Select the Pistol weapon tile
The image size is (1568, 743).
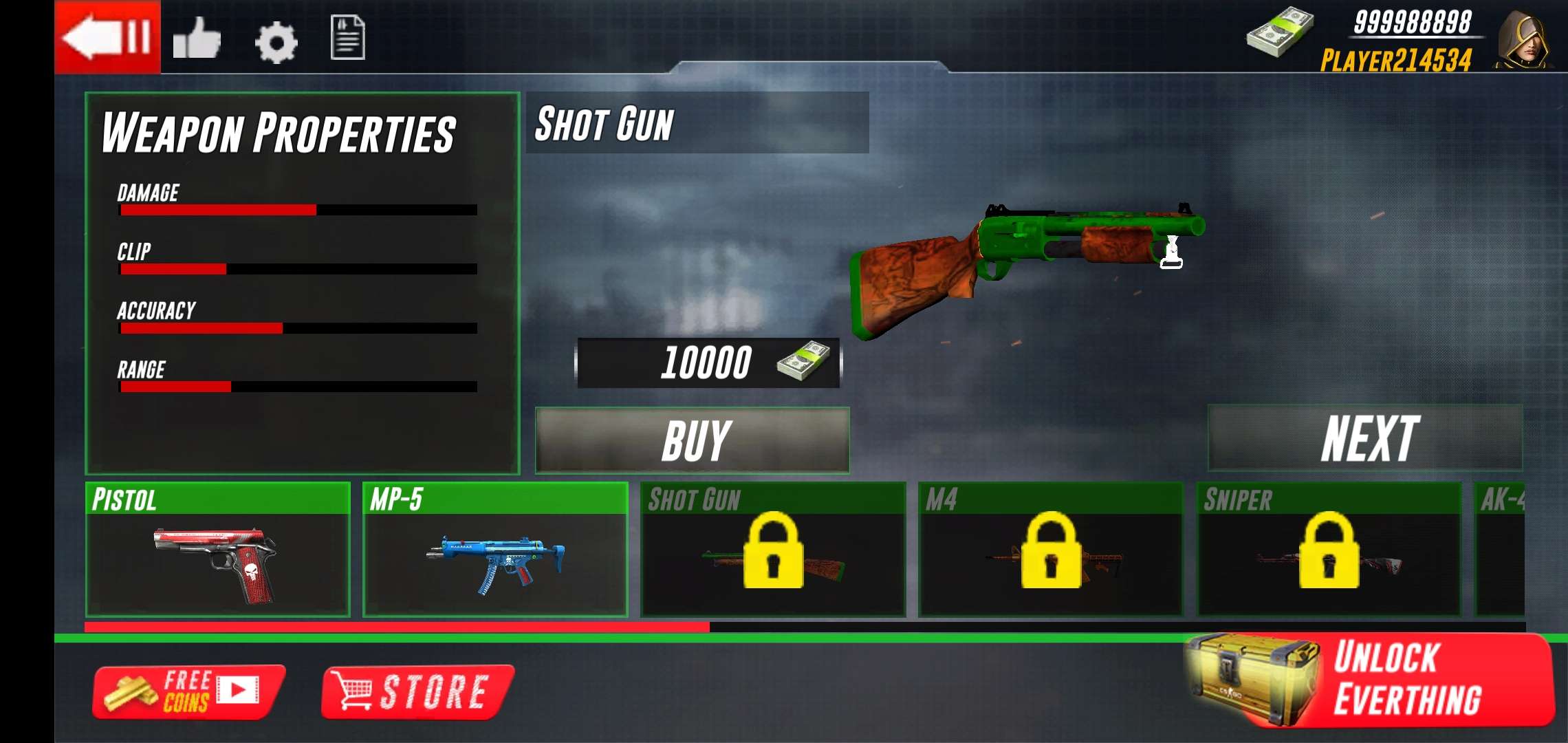pos(217,550)
